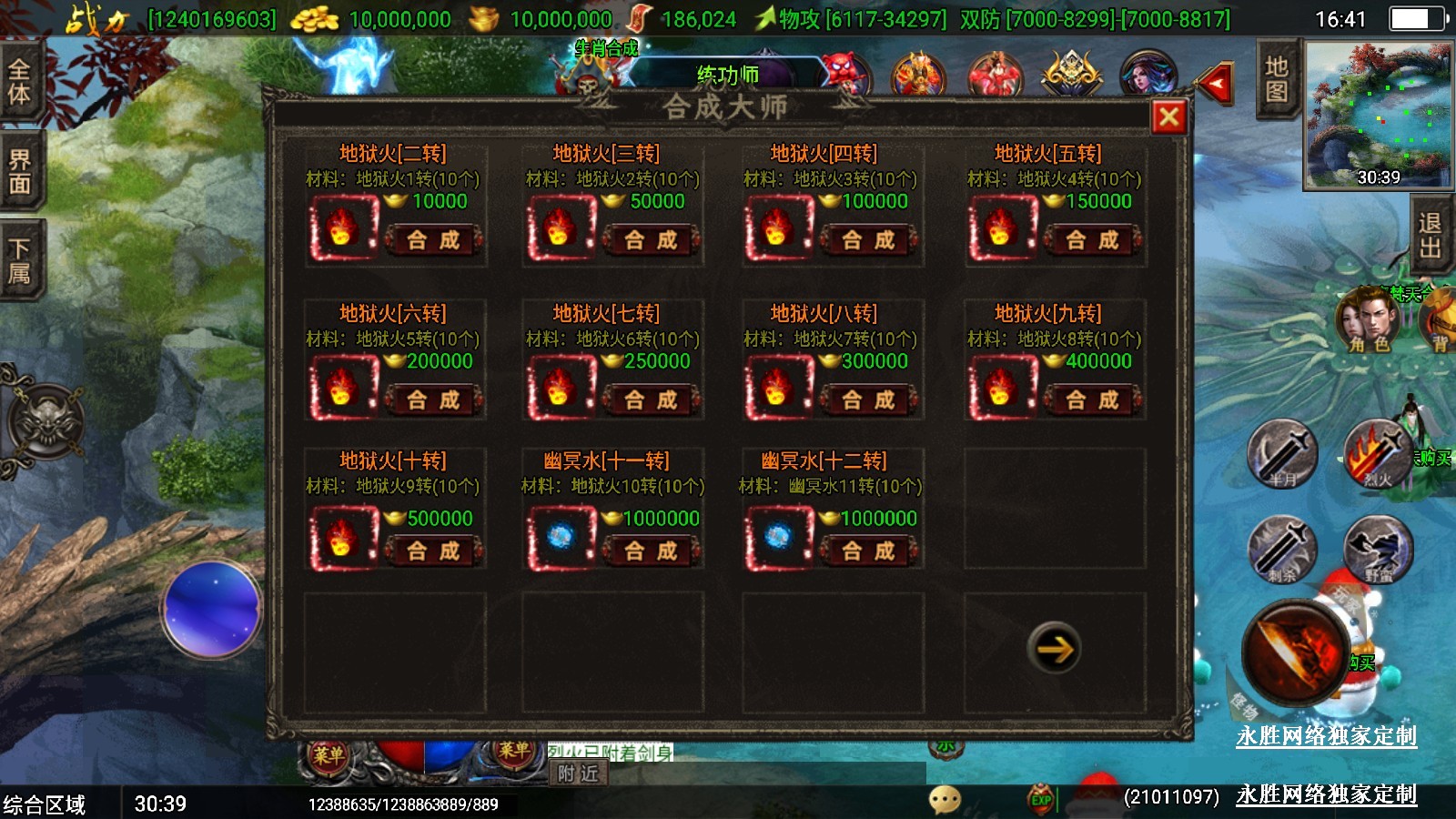
Task: Click 合成 for 地狱火[二转]
Action: 433,240
